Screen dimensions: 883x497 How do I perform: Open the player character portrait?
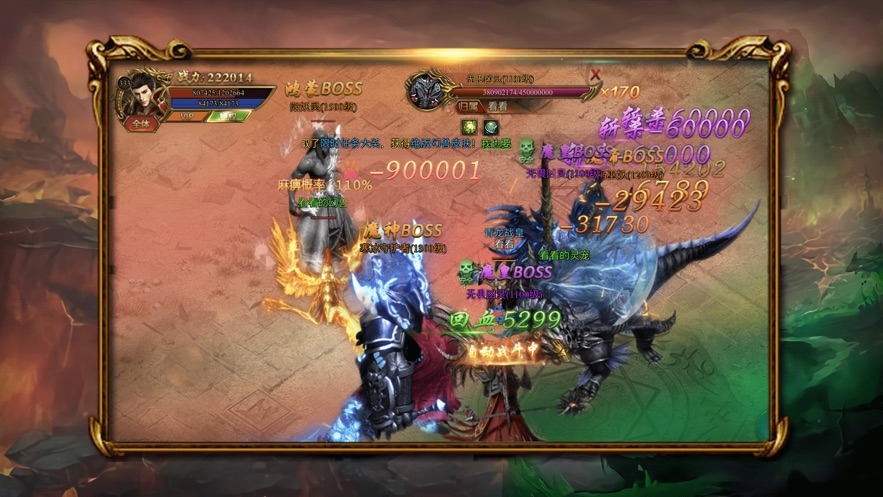click(x=140, y=97)
